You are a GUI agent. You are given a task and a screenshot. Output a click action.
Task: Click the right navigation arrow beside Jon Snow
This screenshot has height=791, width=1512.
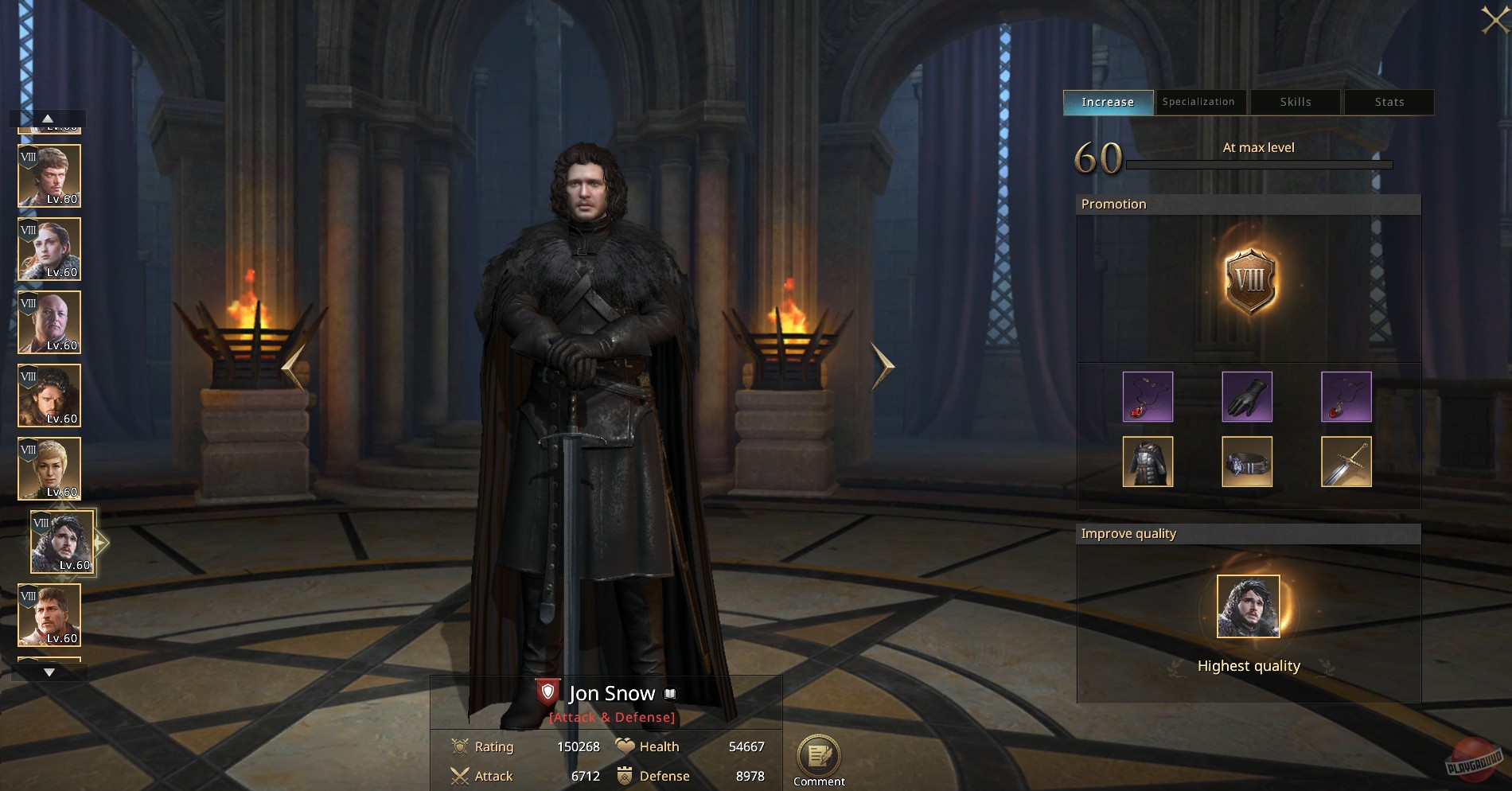click(883, 366)
